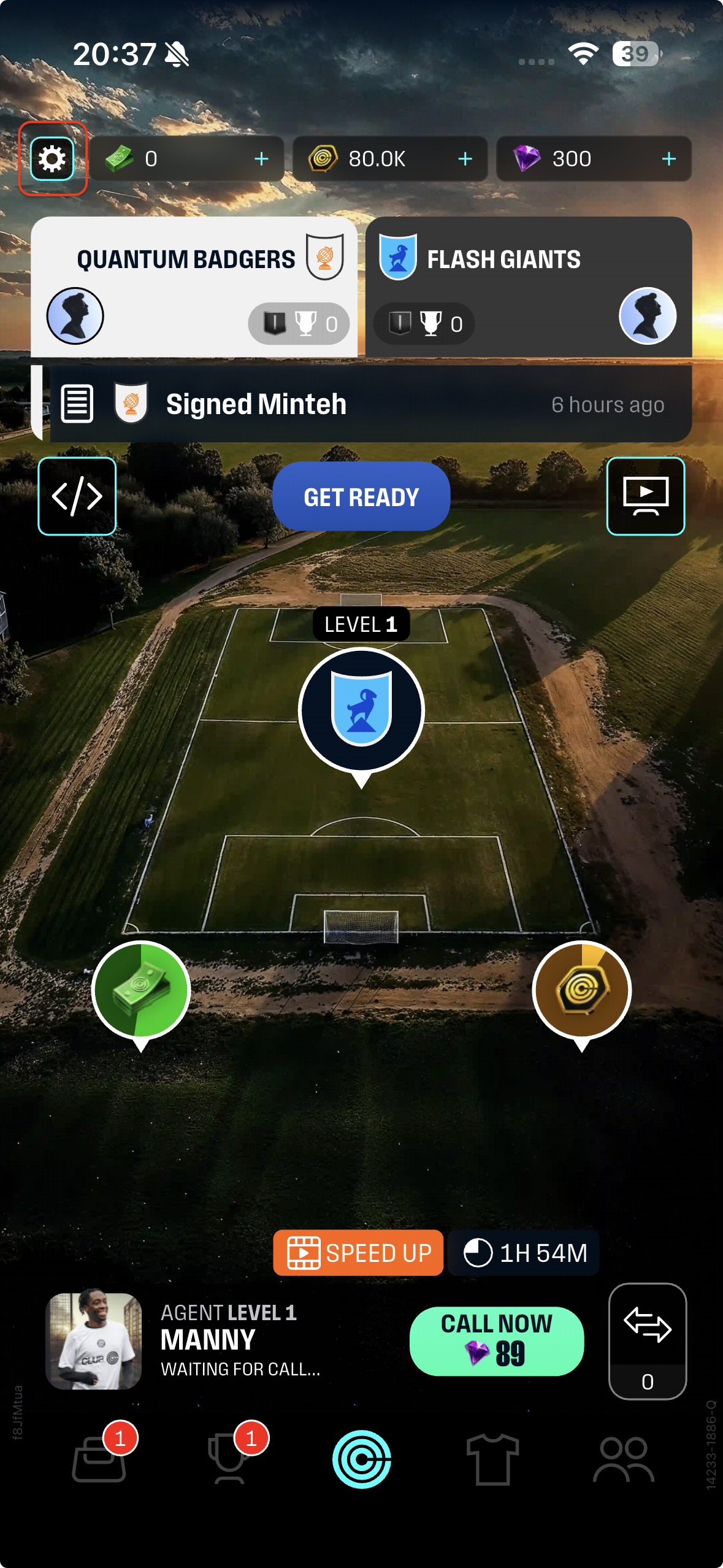Screen dimensions: 723x1568
Task: Tap the plus beside 80.0K coins
Action: point(465,159)
